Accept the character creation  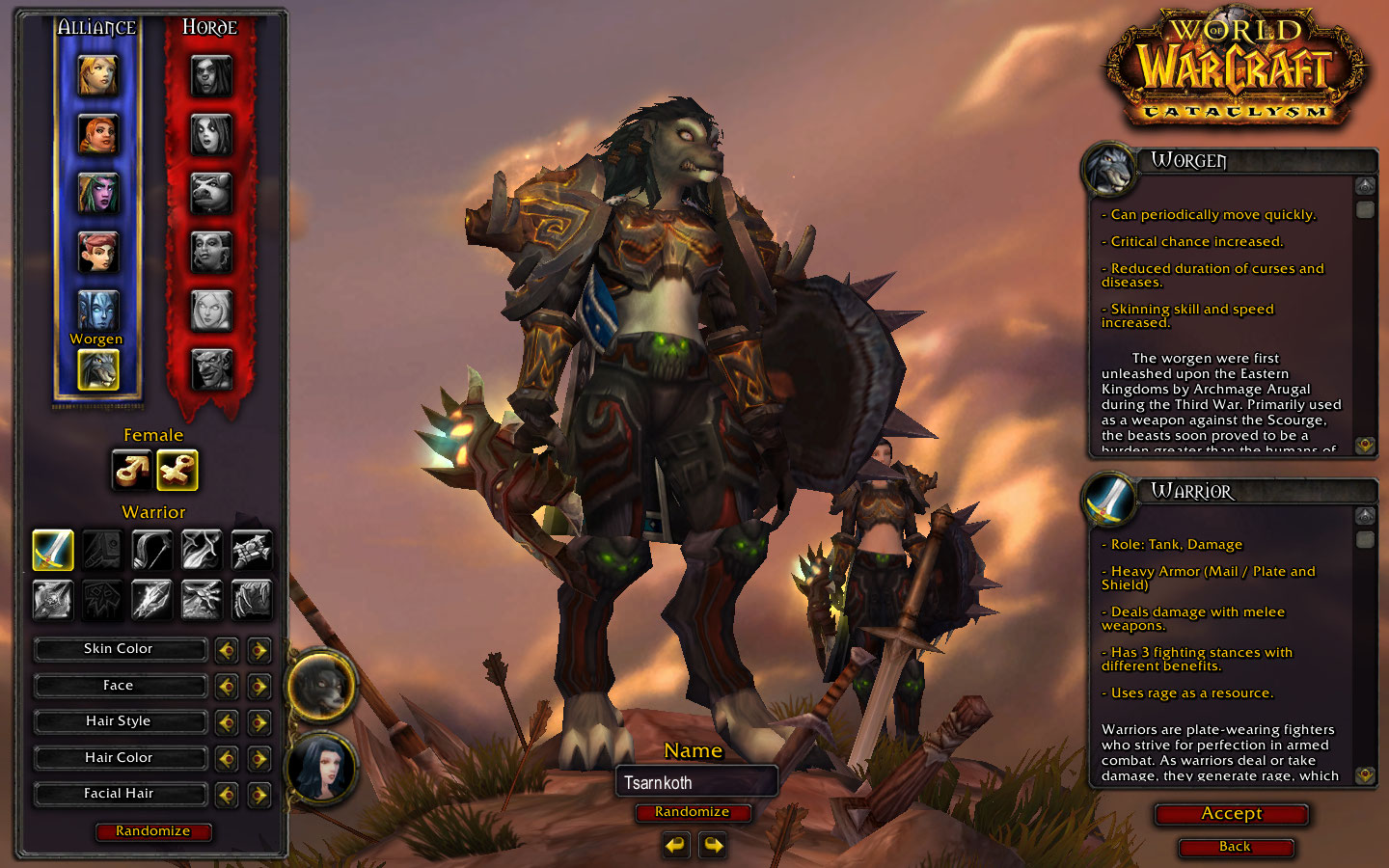pos(1231,814)
